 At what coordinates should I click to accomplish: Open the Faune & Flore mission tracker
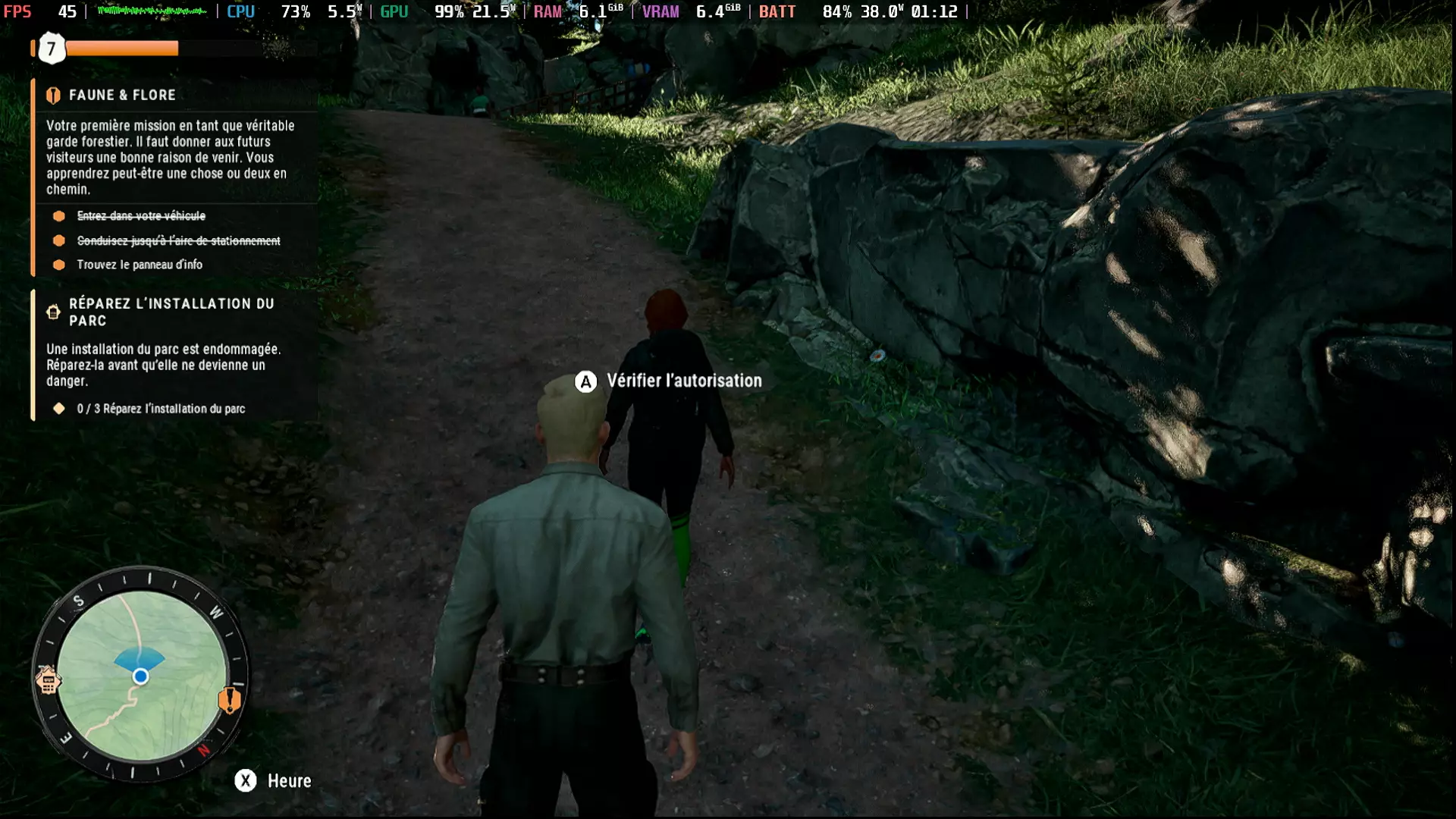pyautogui.click(x=122, y=95)
